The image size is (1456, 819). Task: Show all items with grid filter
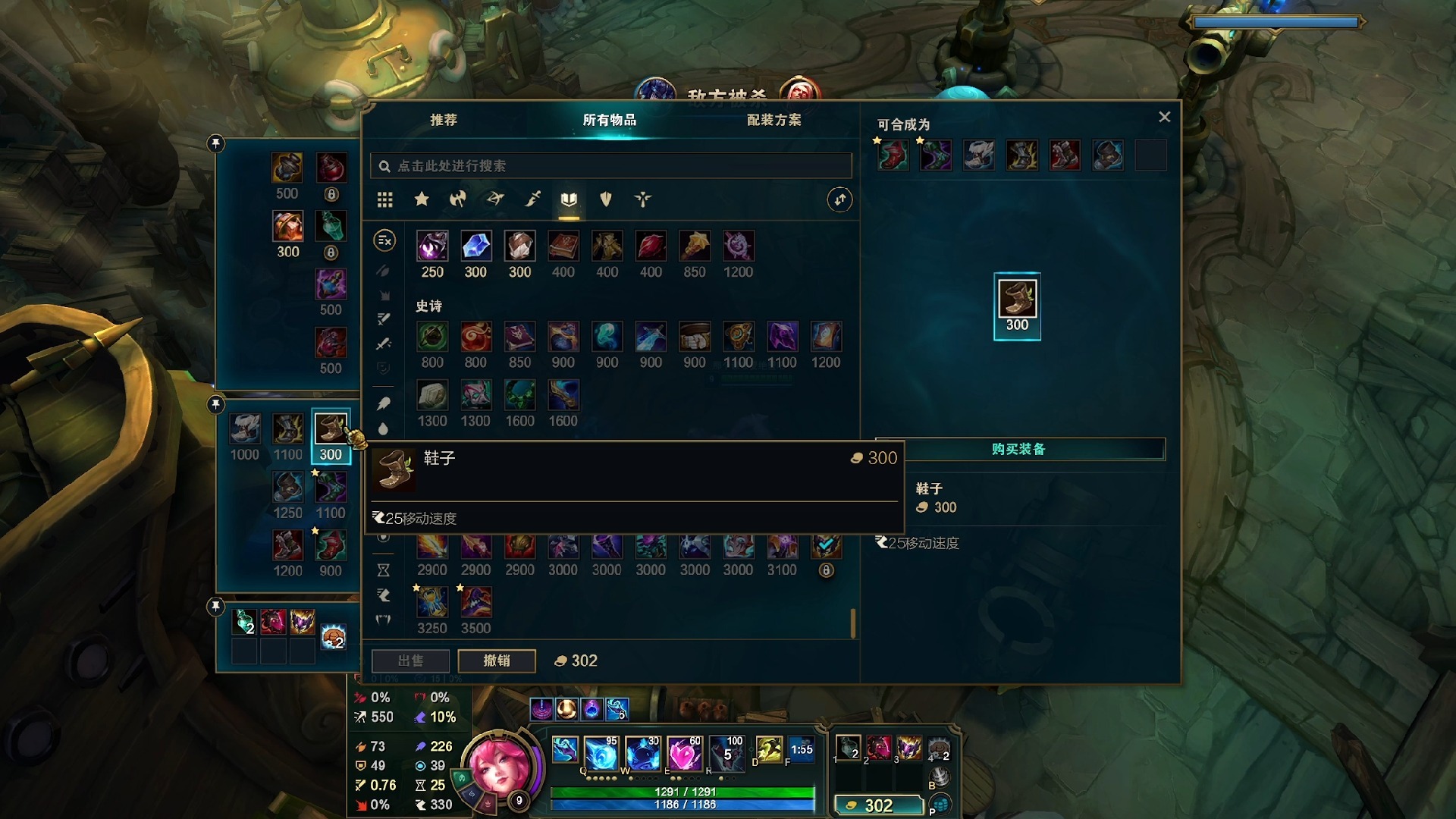click(384, 199)
